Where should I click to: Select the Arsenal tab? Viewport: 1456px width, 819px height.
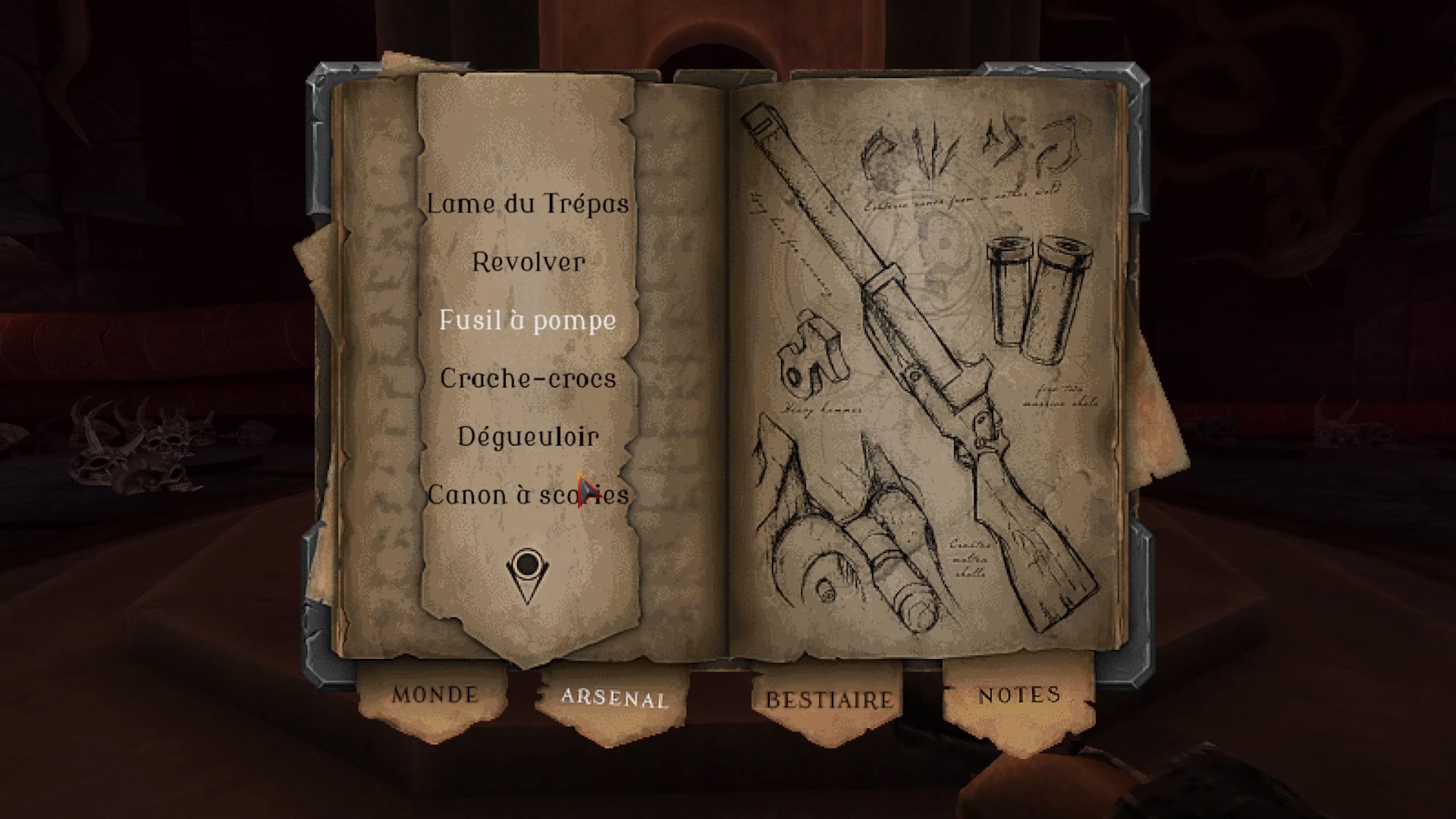pyautogui.click(x=613, y=698)
